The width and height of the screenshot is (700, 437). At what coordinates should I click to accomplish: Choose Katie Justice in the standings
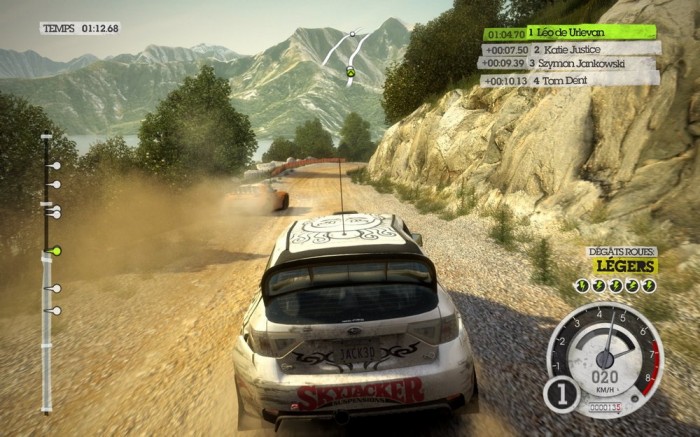click(570, 48)
